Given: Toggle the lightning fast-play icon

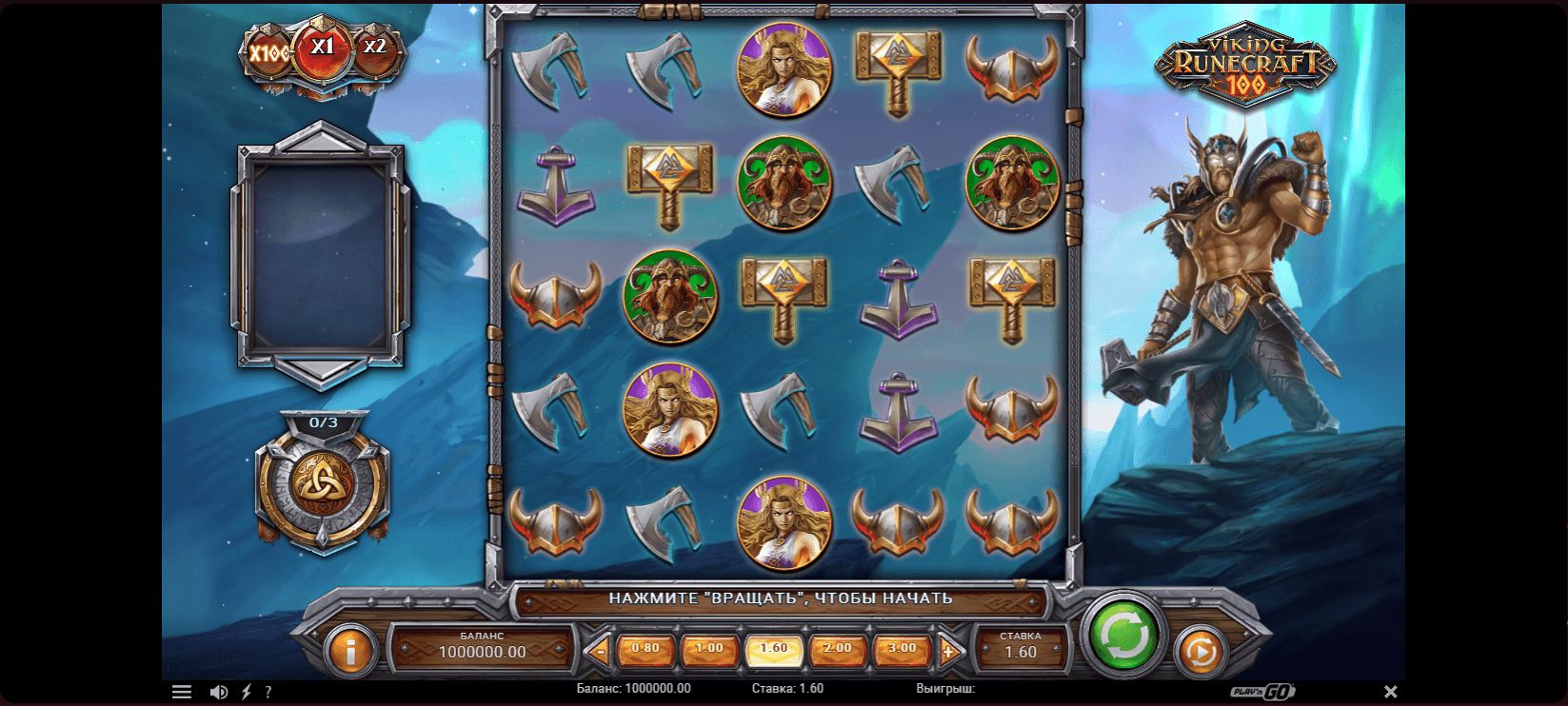Looking at the screenshot, I should 246,692.
